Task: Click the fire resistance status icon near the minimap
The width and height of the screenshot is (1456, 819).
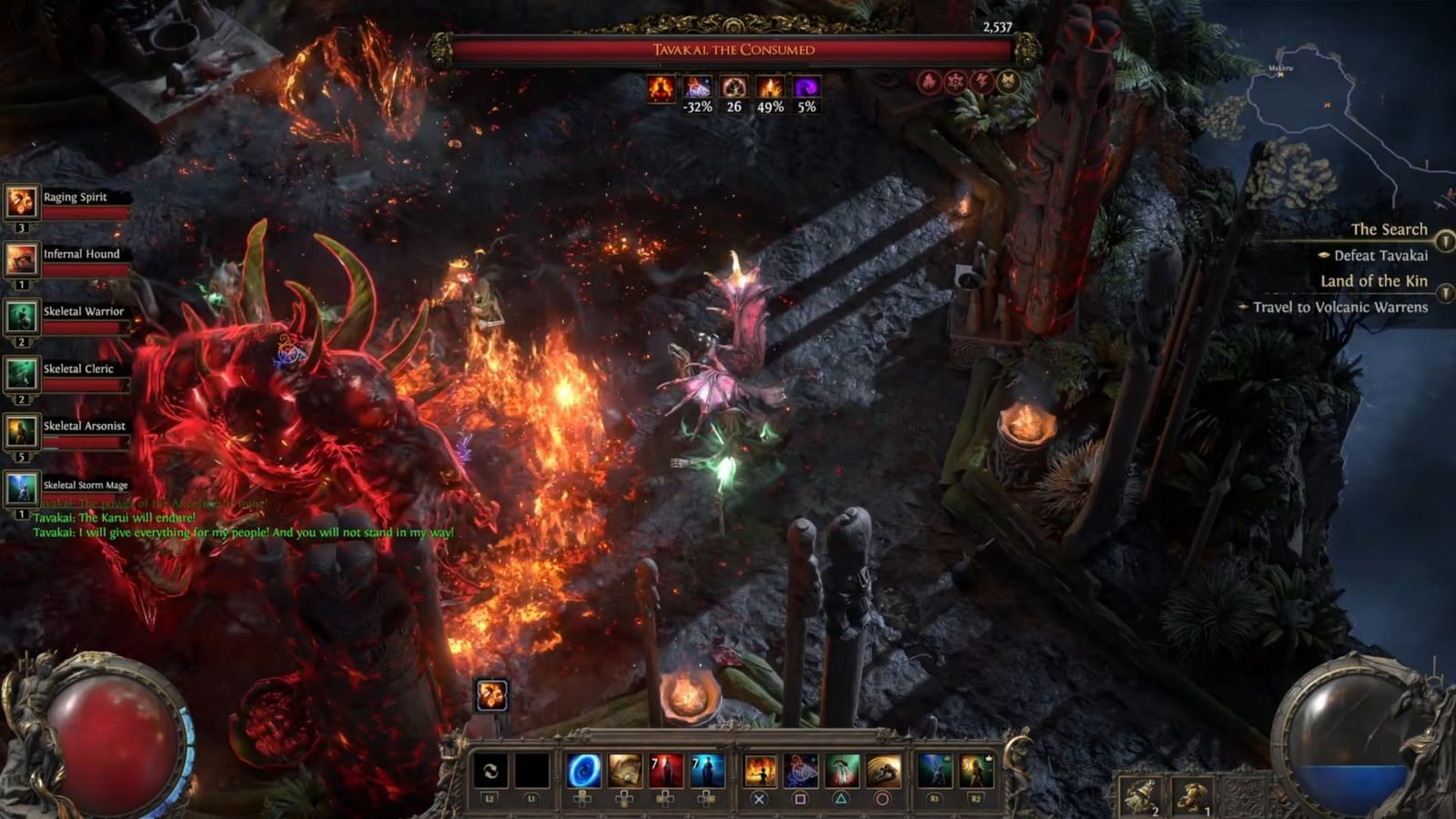Action: tap(927, 82)
